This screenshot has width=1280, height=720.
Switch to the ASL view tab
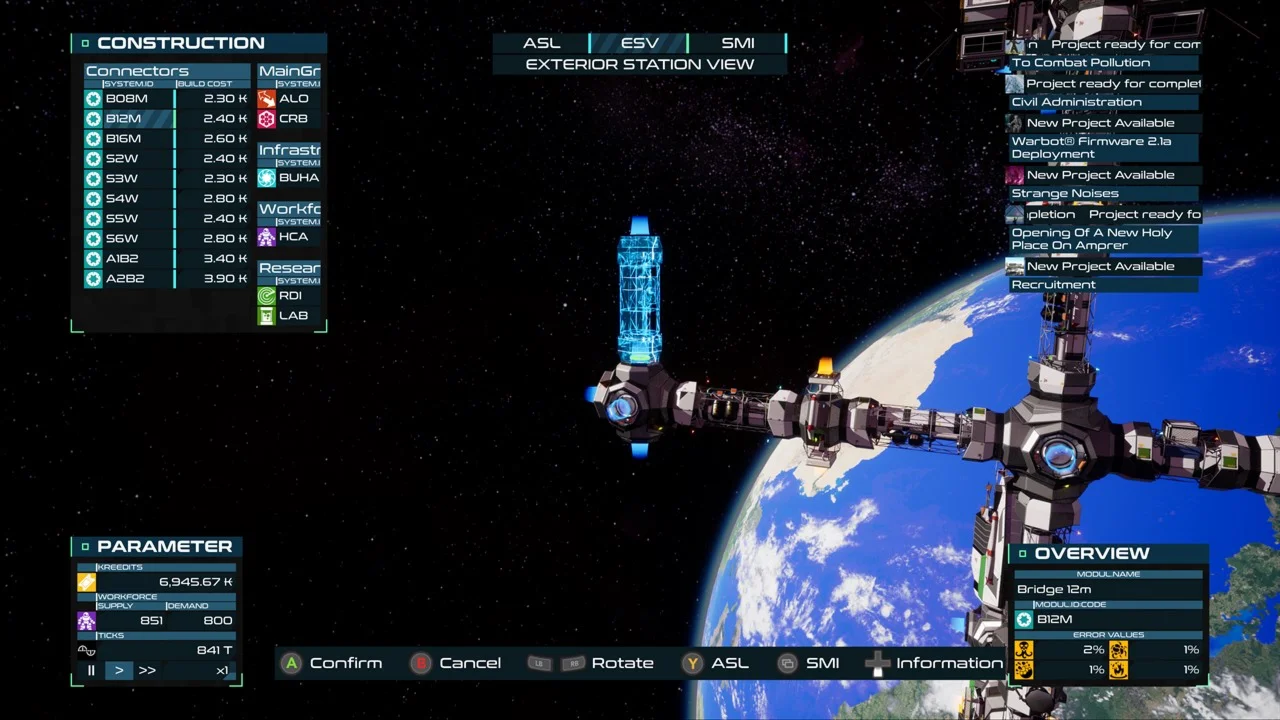click(x=542, y=43)
